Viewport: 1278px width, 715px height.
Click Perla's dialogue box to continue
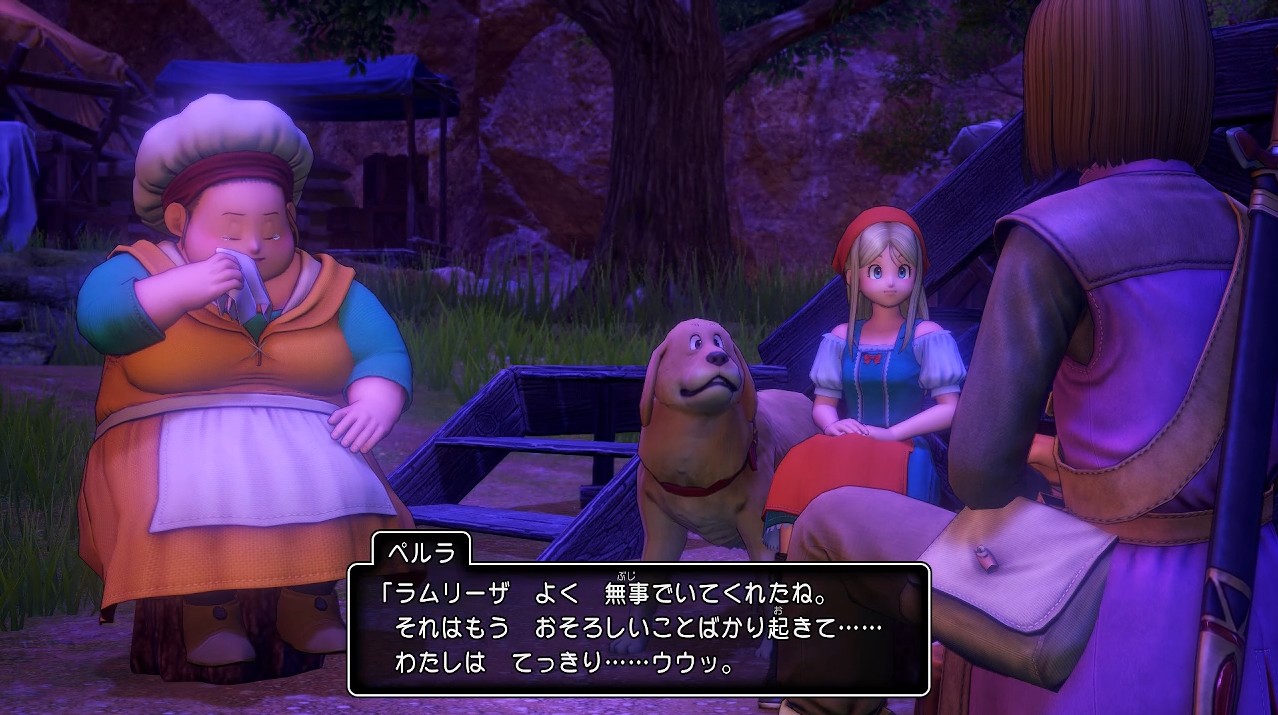click(638, 629)
